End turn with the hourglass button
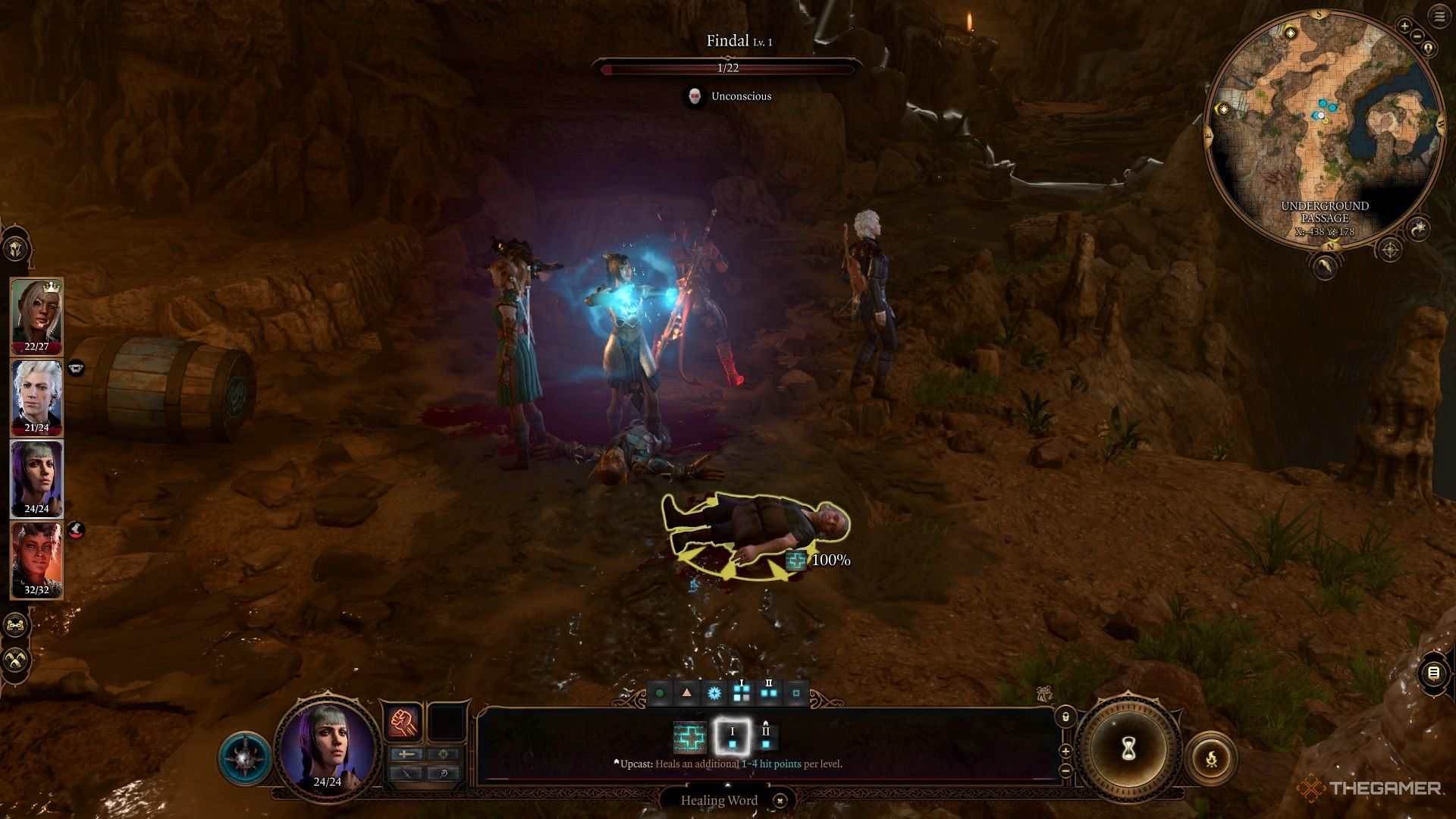 pyautogui.click(x=1128, y=749)
